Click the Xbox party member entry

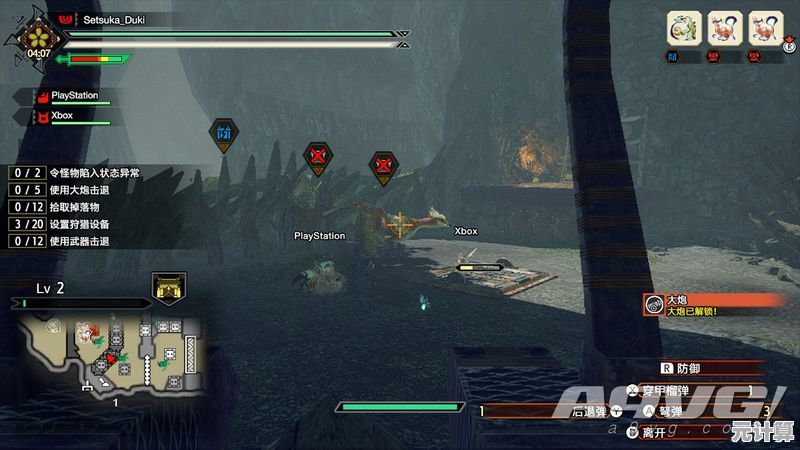coord(66,116)
